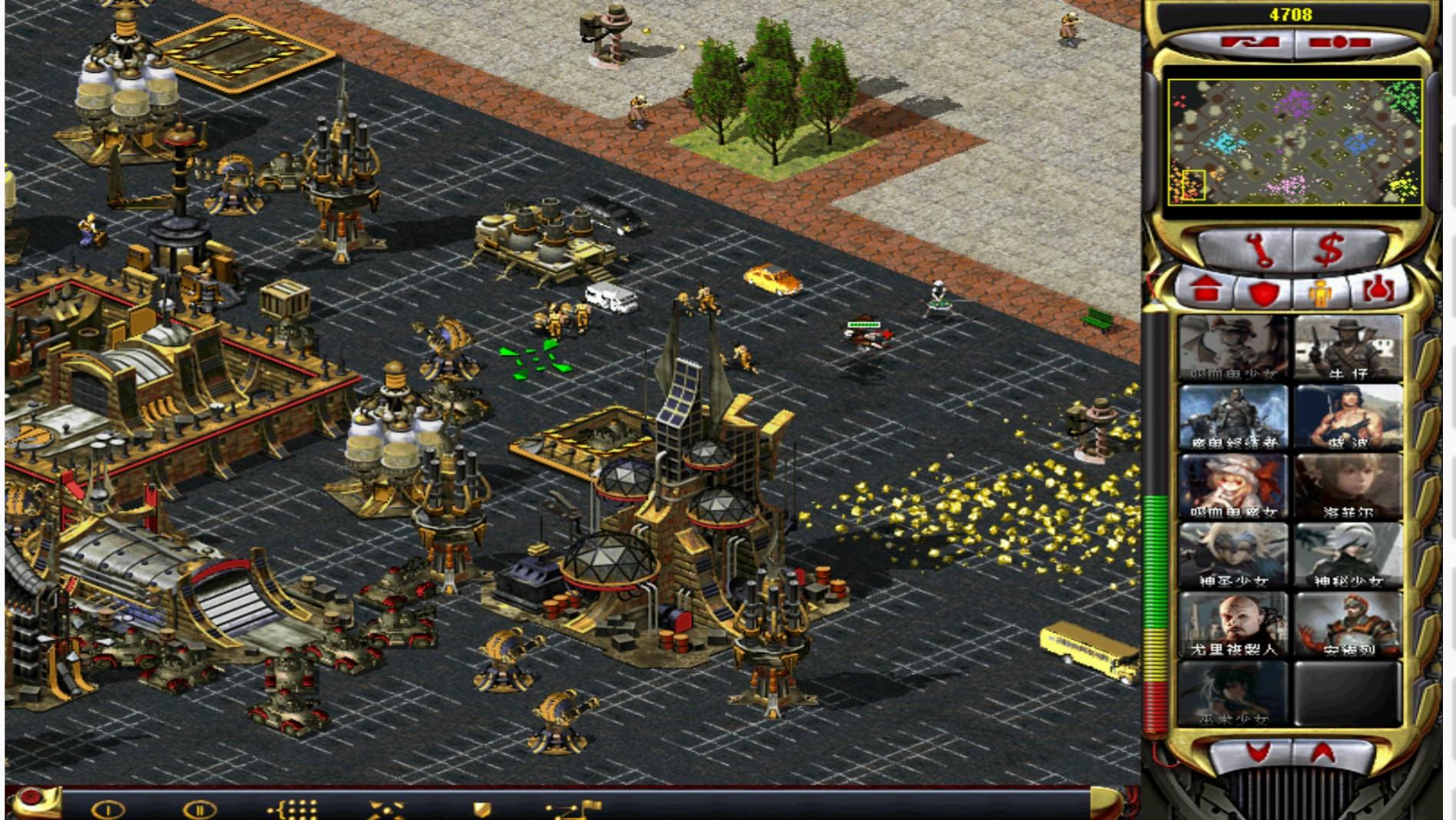Train the 安德烈 unit
Viewport: 1456px width, 820px height.
pos(1348,625)
